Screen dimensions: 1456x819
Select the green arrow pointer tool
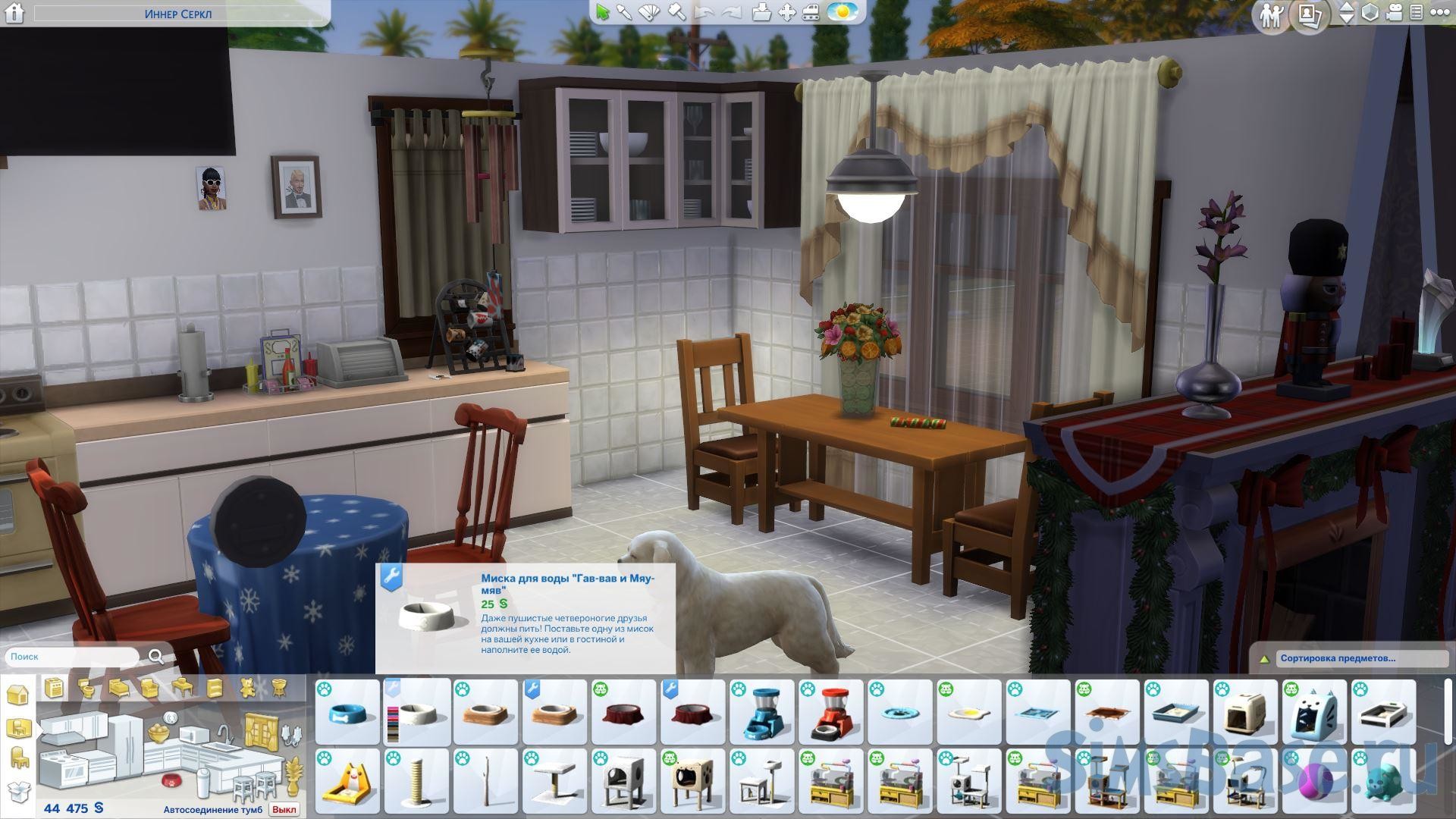[603, 12]
